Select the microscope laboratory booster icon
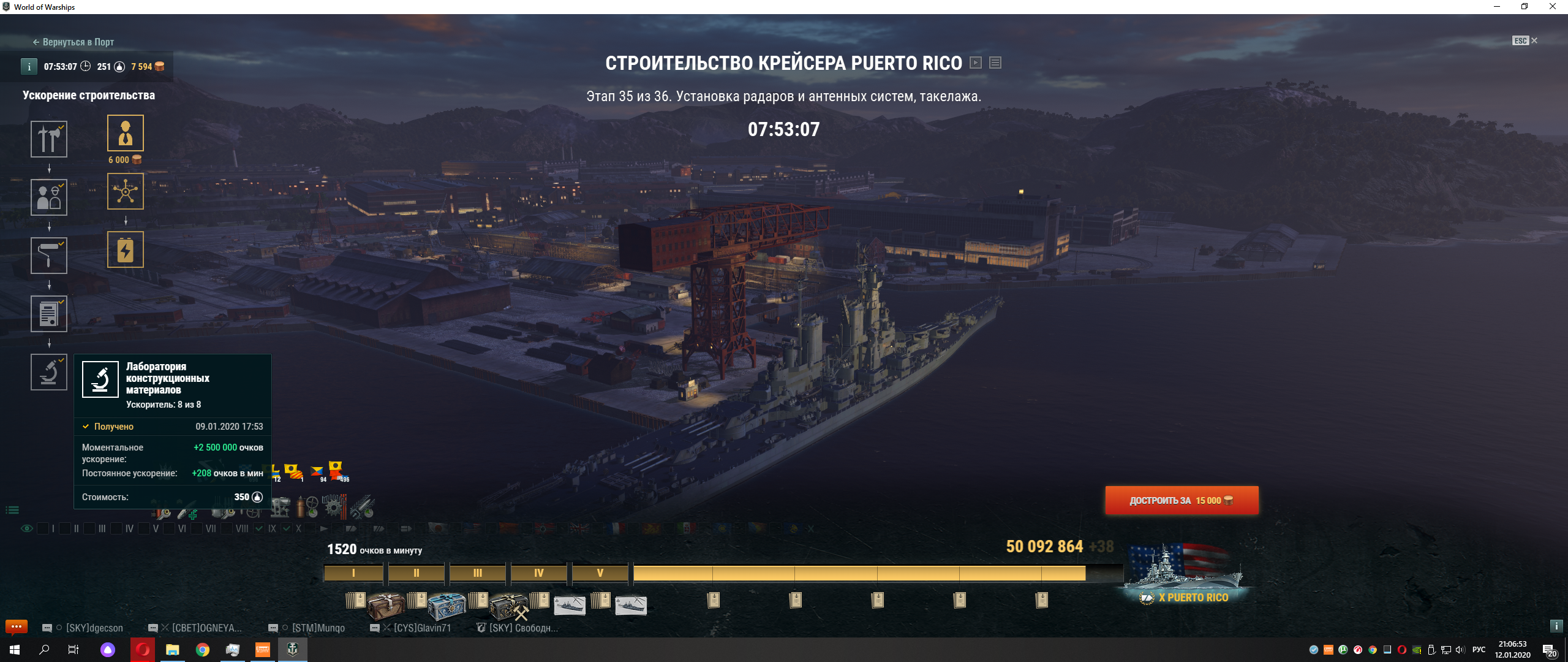The height and width of the screenshot is (662, 1568). (x=49, y=372)
